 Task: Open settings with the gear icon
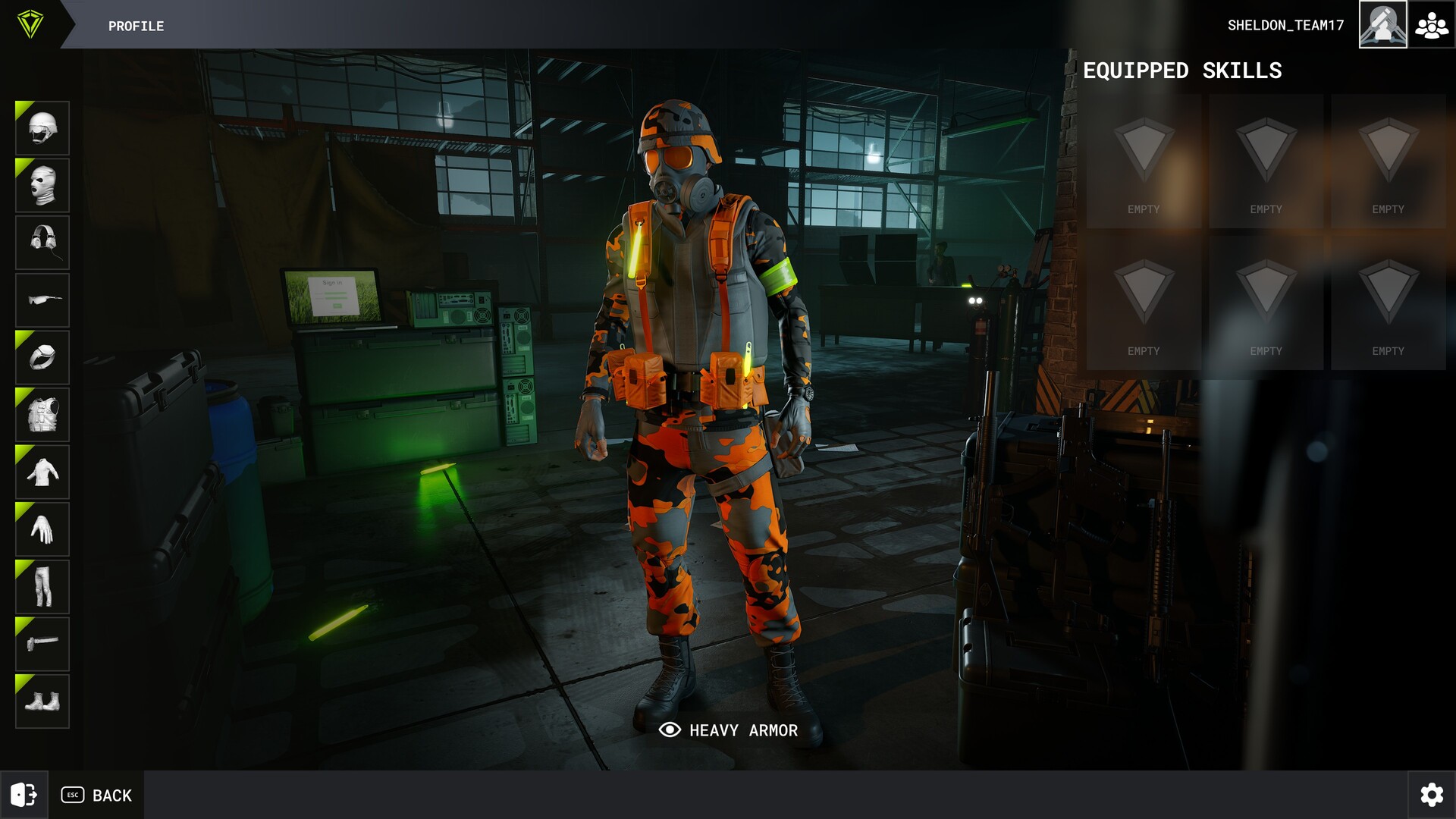[x=1432, y=795]
